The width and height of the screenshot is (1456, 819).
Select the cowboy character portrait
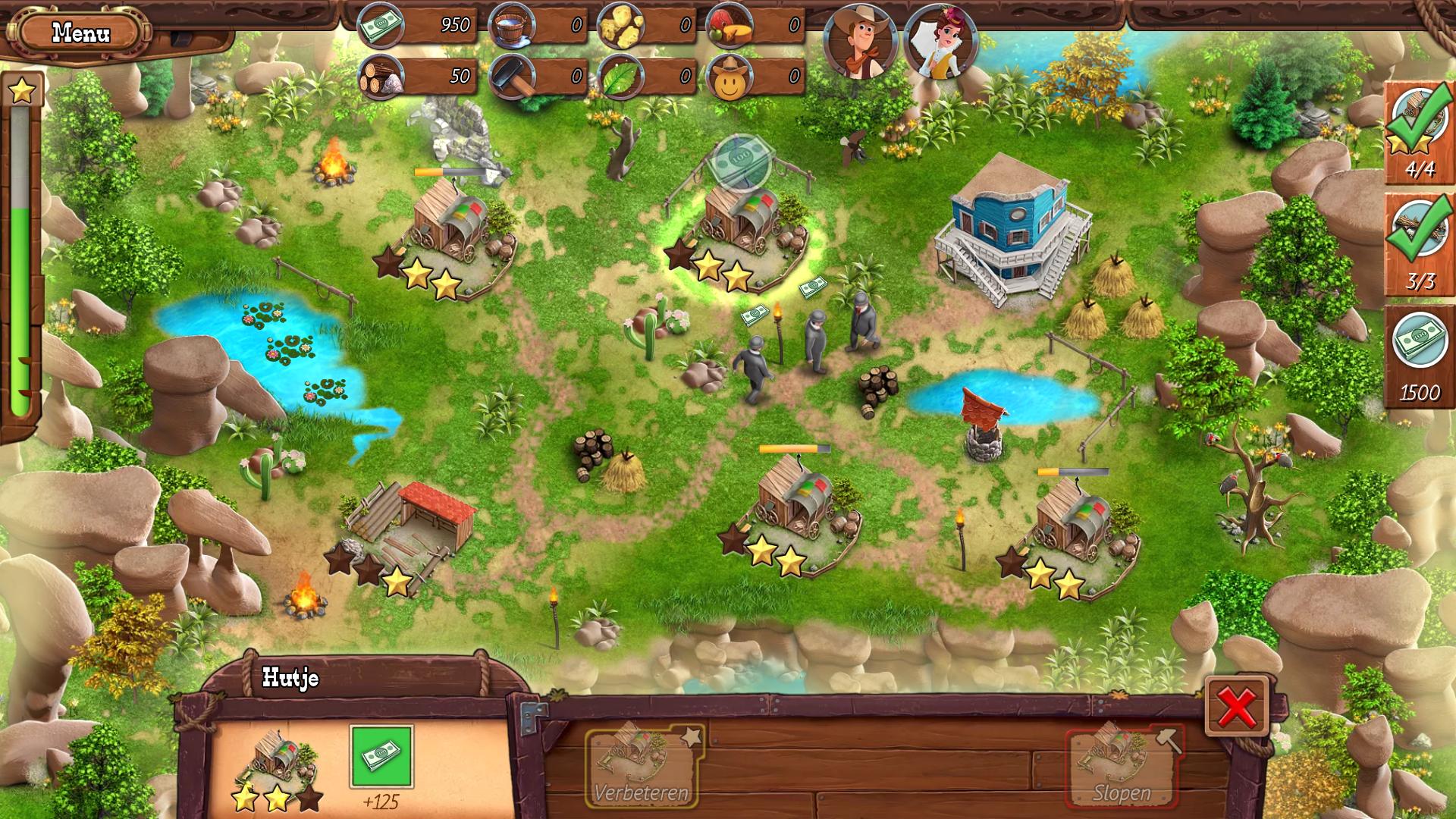(861, 43)
